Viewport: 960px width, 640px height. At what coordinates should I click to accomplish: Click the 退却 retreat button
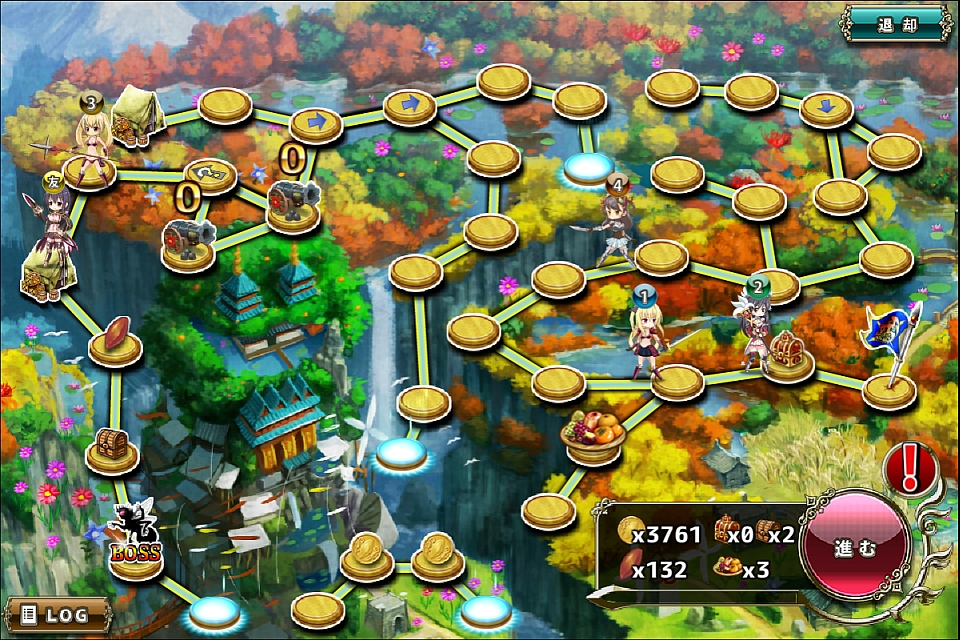click(x=895, y=22)
